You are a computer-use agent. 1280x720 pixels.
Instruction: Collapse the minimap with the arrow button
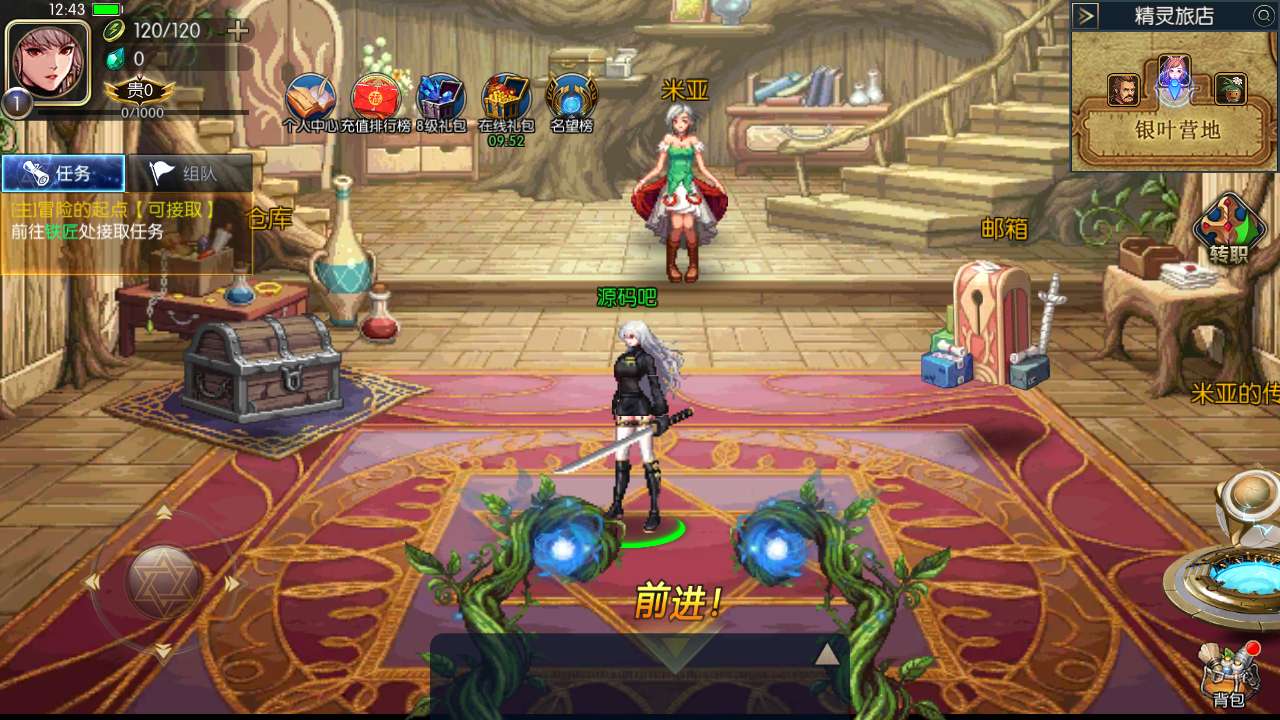[1087, 16]
